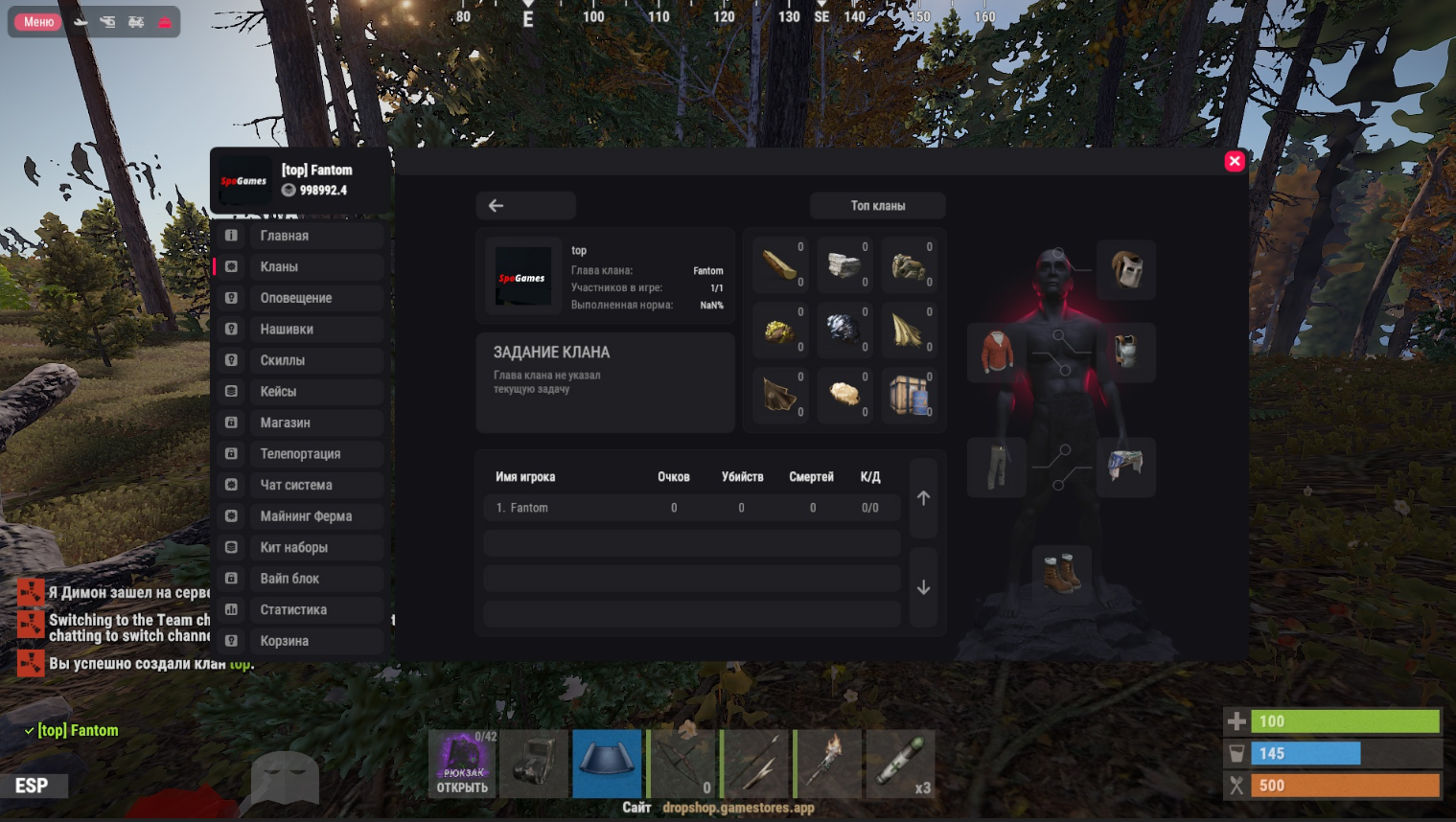
Task: Open the Главная menu section
Action: pos(299,236)
